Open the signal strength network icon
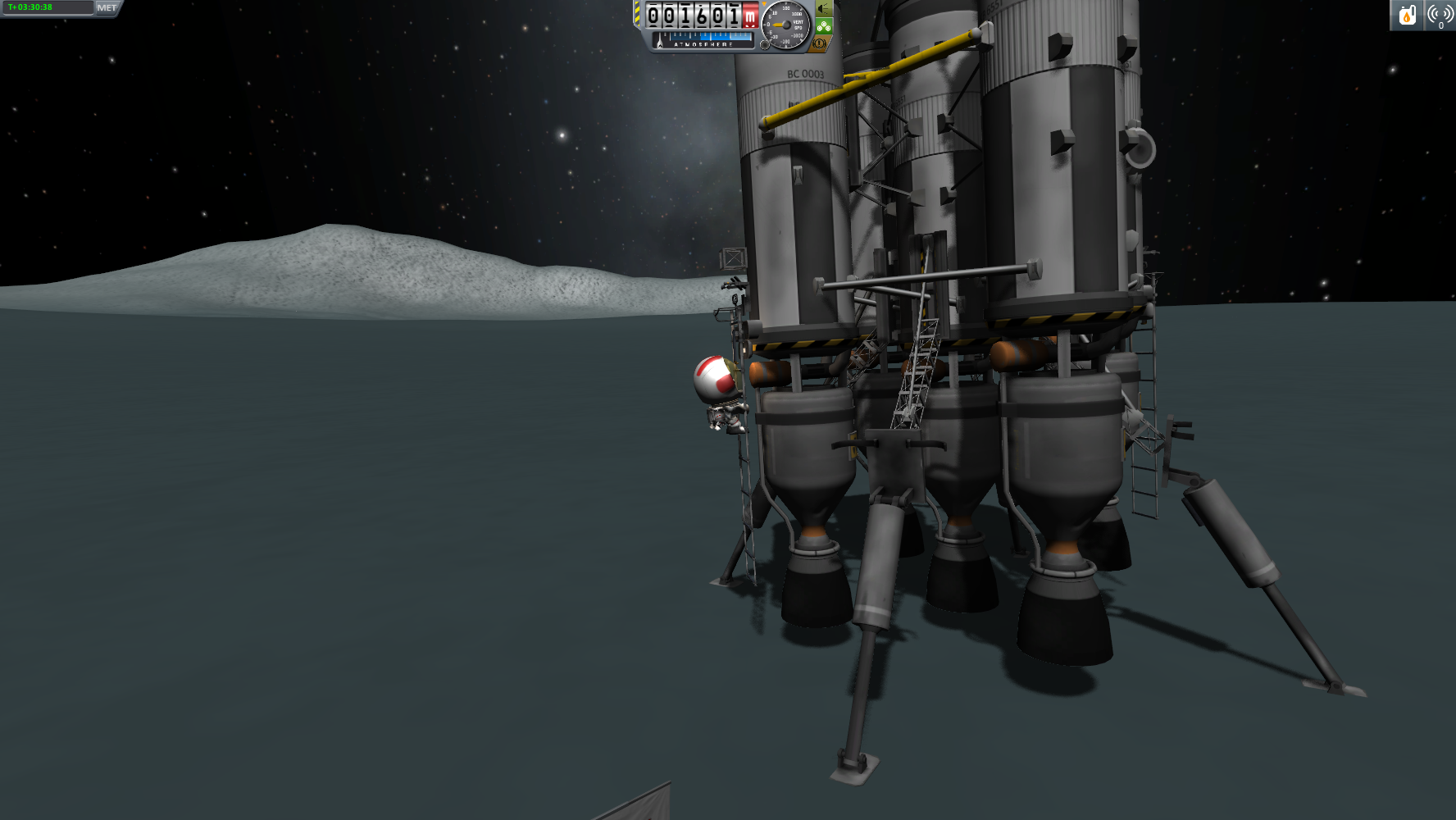1456x820 pixels. tap(1440, 16)
